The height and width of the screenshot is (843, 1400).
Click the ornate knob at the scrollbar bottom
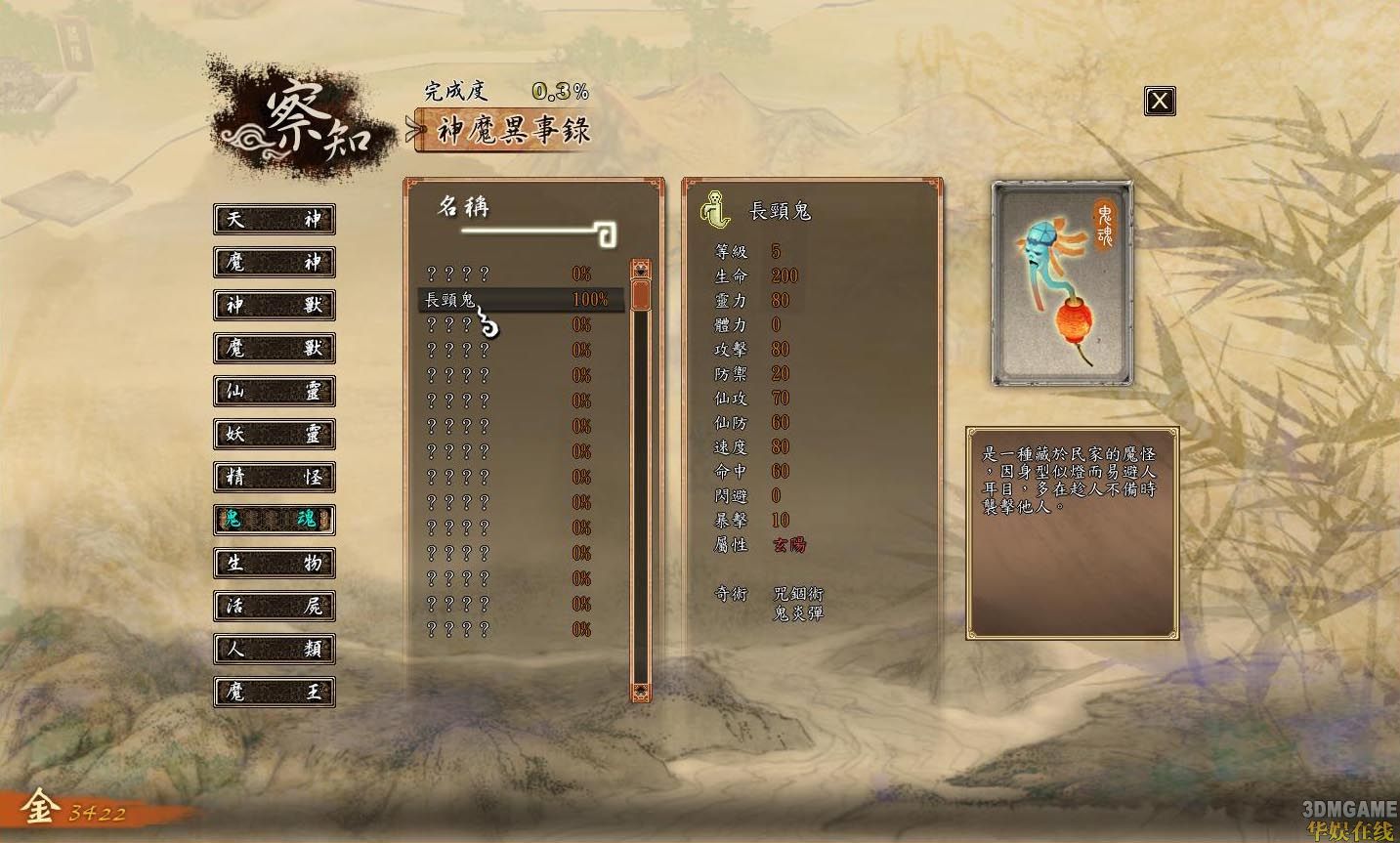(x=642, y=692)
